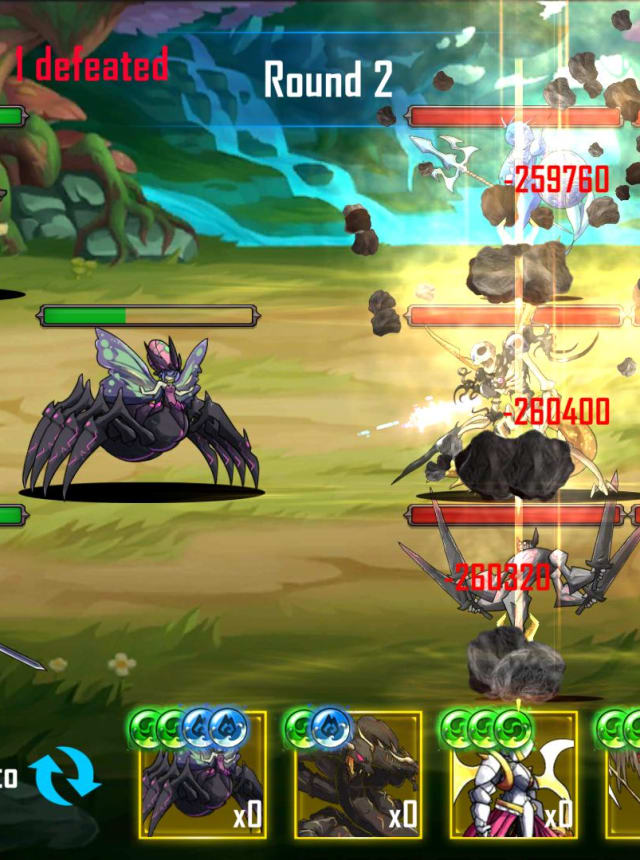The image size is (640, 860).
Task: Pick the white armored knight card
Action: click(514, 775)
